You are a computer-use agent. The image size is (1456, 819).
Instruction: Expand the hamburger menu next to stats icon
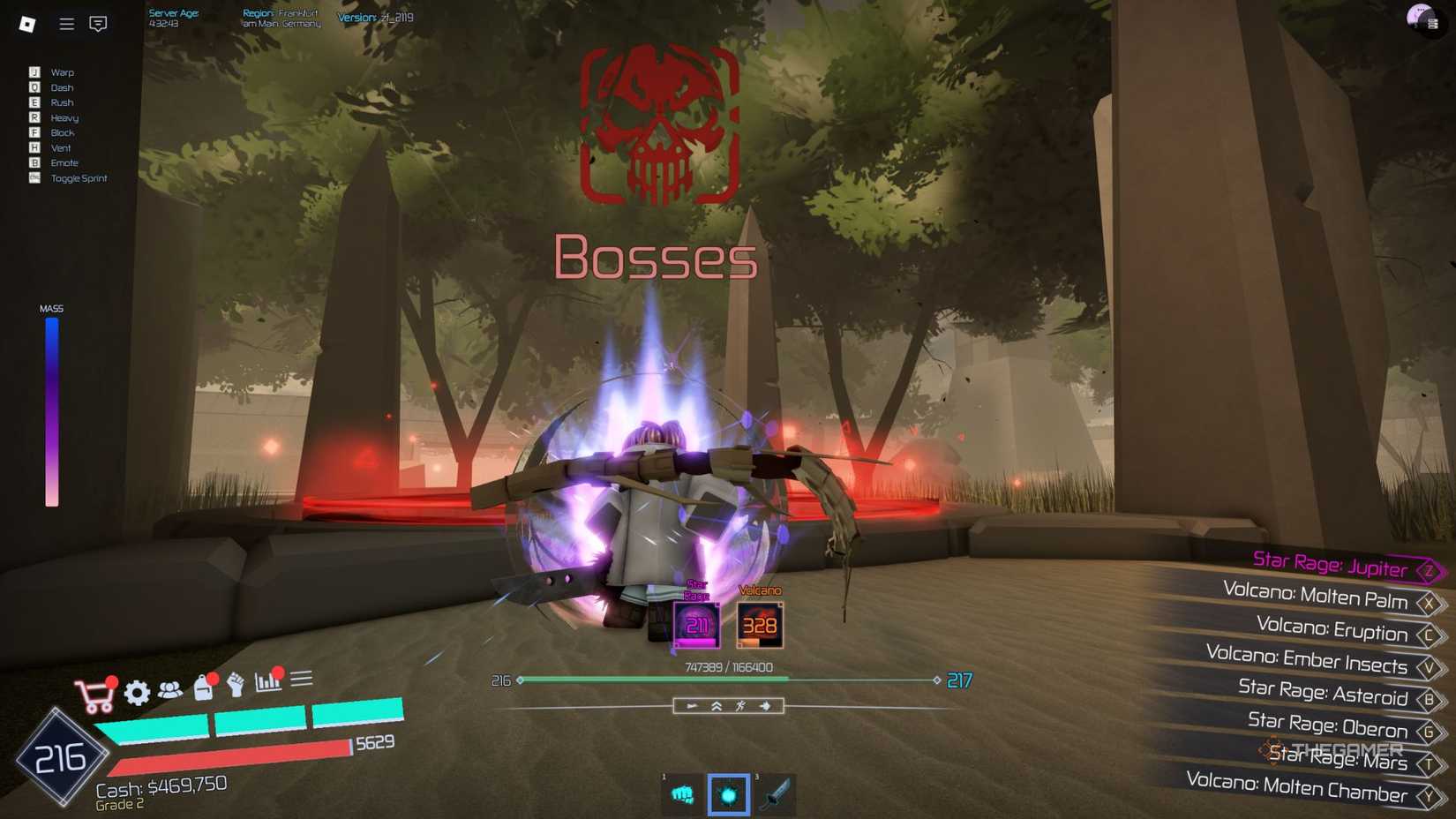301,677
